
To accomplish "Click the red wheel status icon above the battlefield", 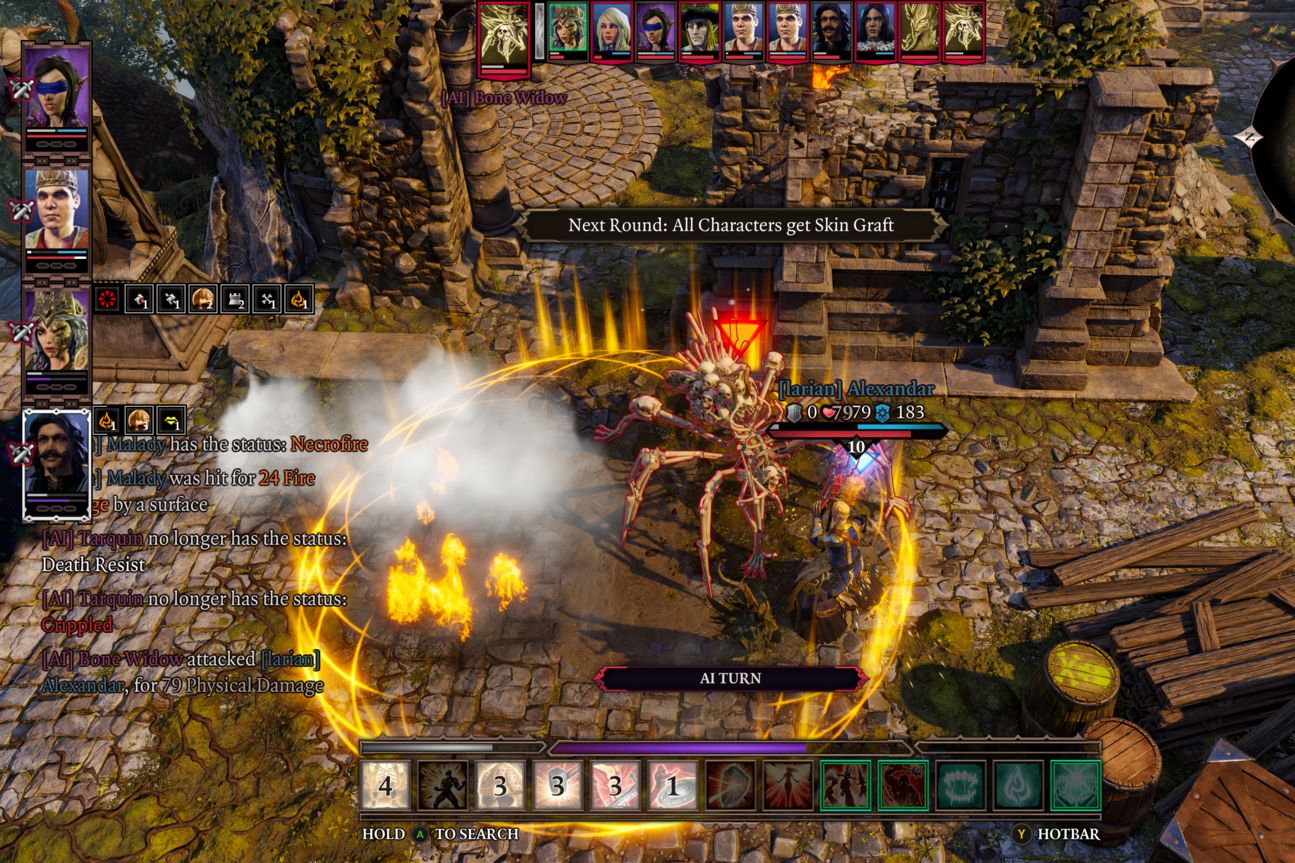I will (x=107, y=301).
